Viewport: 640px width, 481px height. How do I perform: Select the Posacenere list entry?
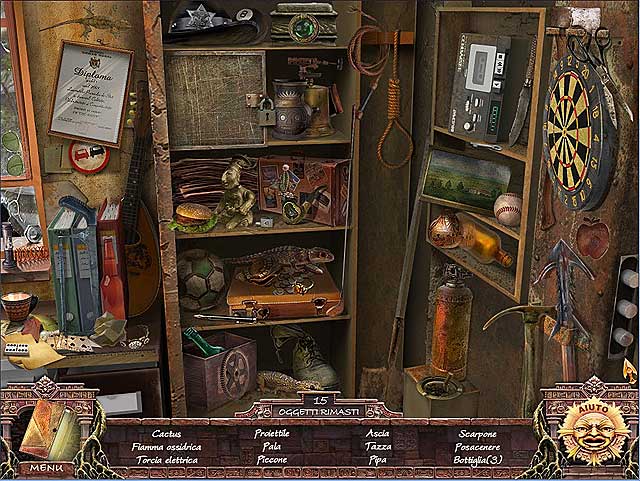[477, 446]
